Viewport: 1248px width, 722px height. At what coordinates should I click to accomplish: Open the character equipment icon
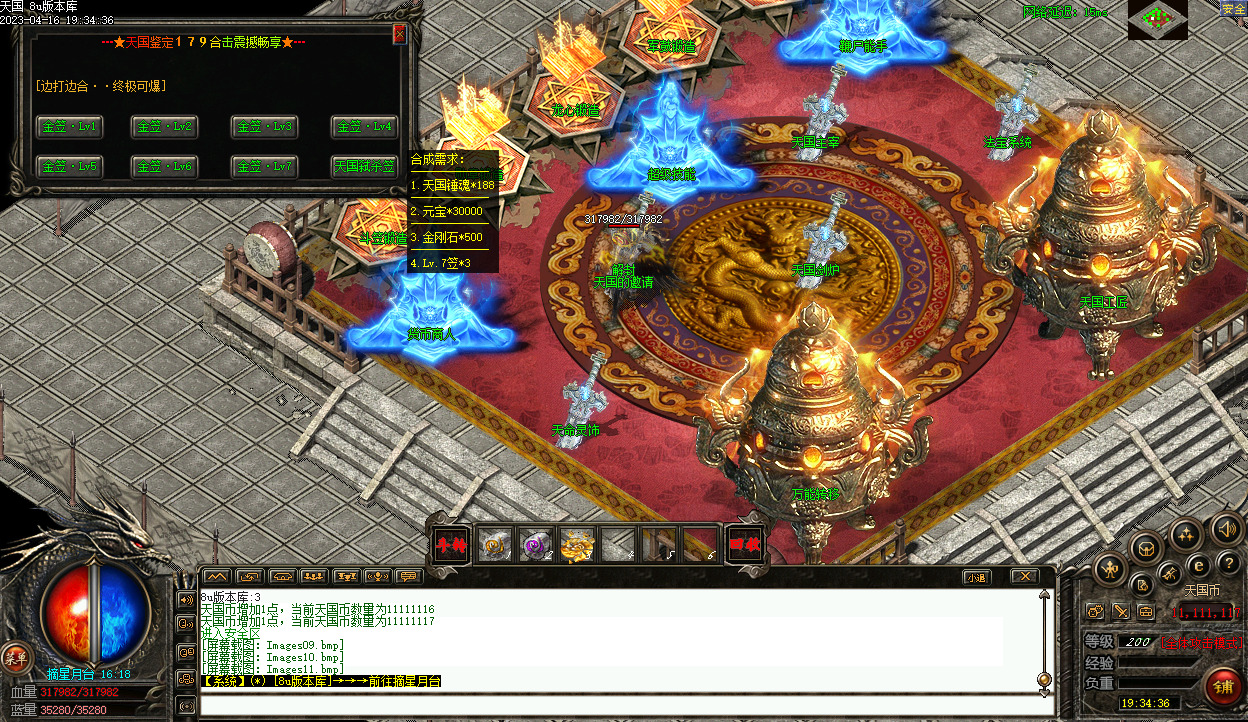(x=1110, y=570)
